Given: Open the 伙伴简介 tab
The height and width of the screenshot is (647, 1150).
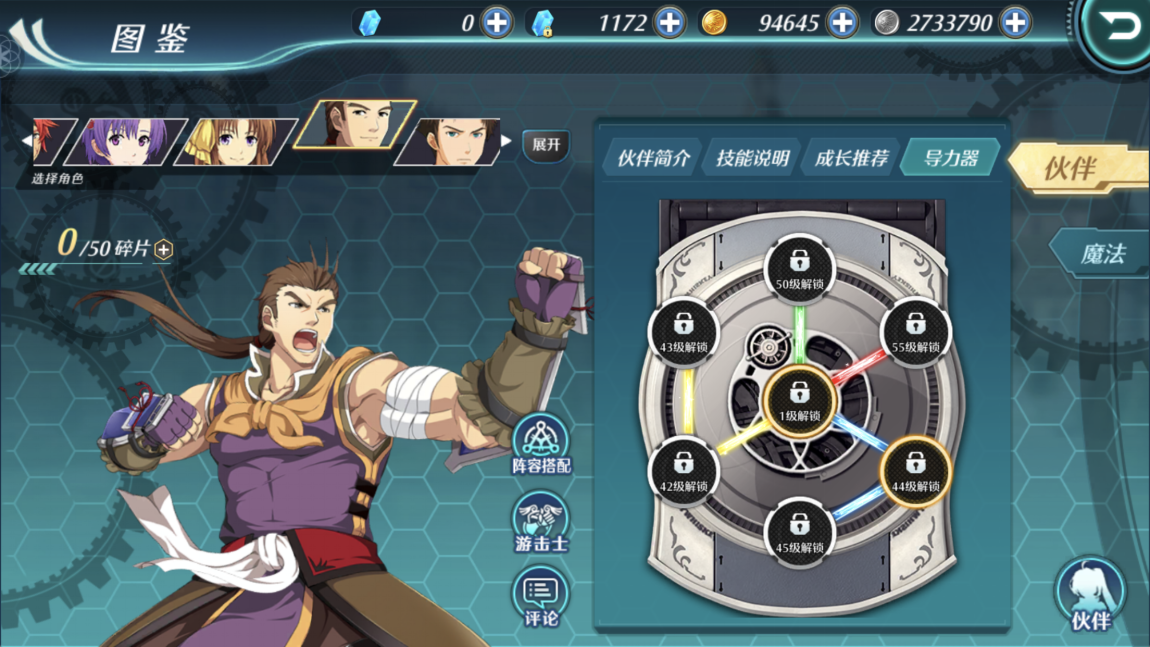Looking at the screenshot, I should click(x=652, y=158).
